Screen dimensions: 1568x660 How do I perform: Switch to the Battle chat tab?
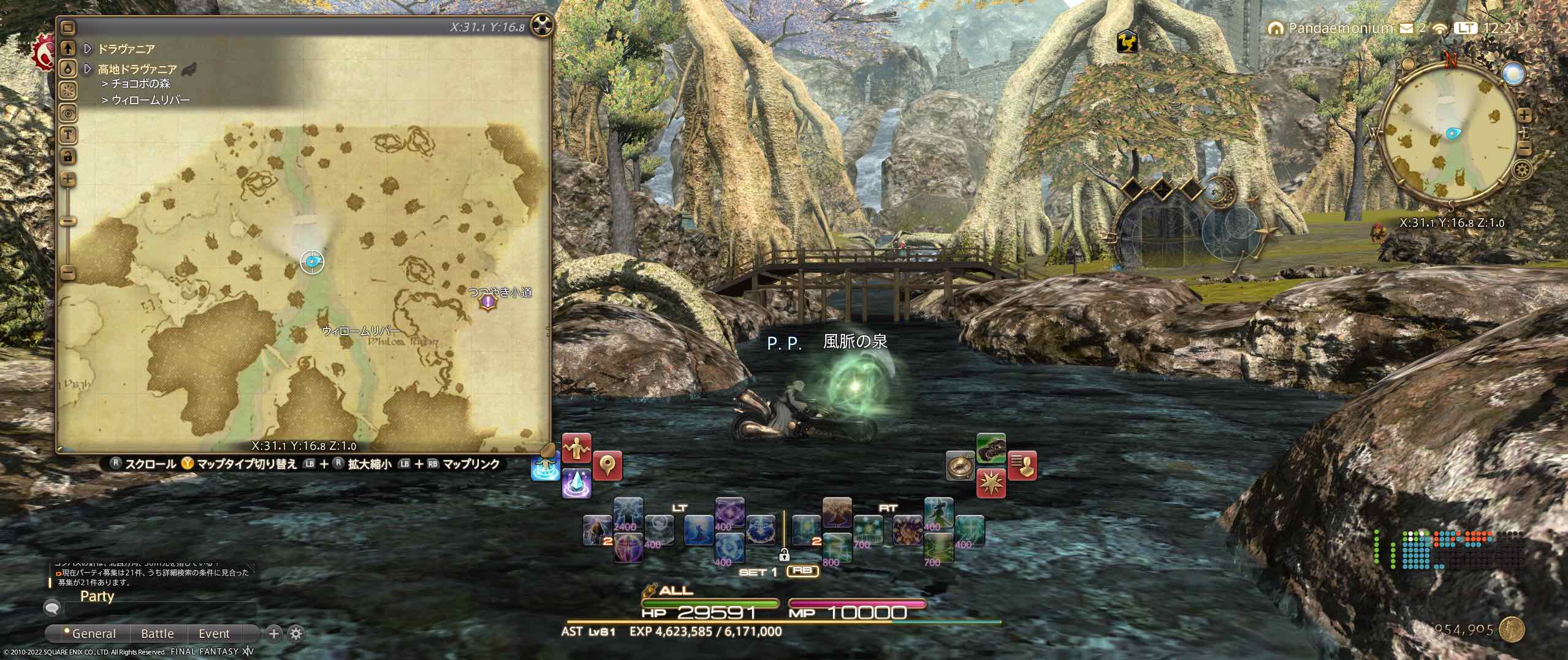(x=158, y=634)
